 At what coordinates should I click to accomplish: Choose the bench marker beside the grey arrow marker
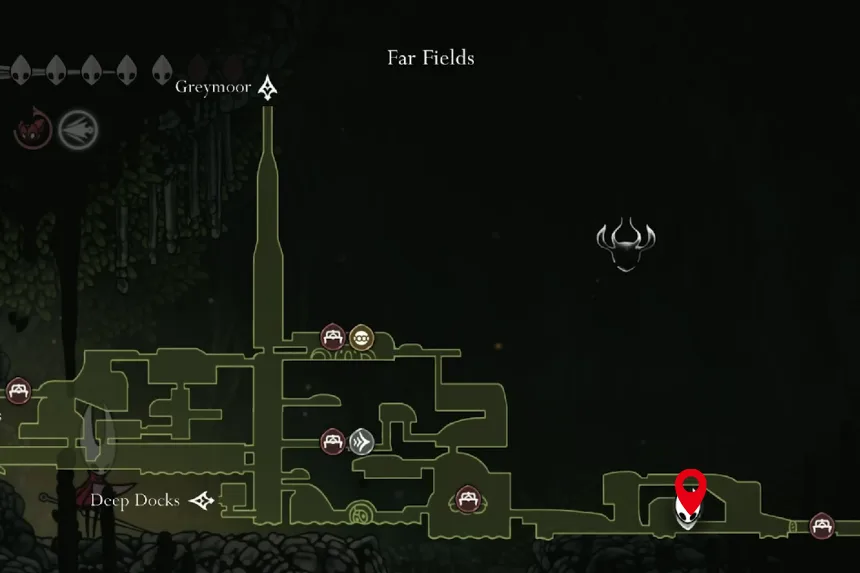point(333,441)
